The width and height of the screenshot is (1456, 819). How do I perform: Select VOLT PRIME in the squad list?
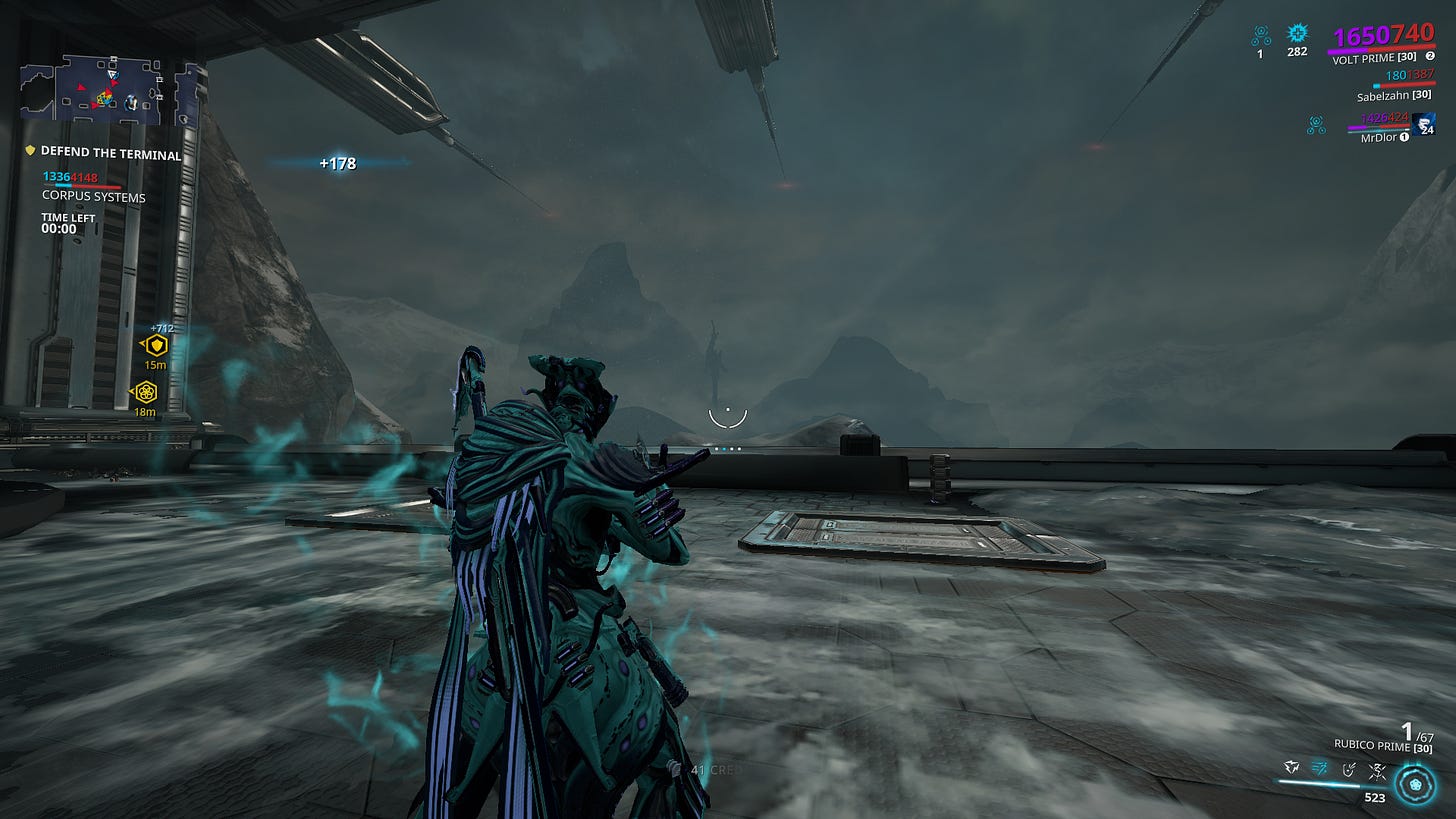coord(1374,57)
